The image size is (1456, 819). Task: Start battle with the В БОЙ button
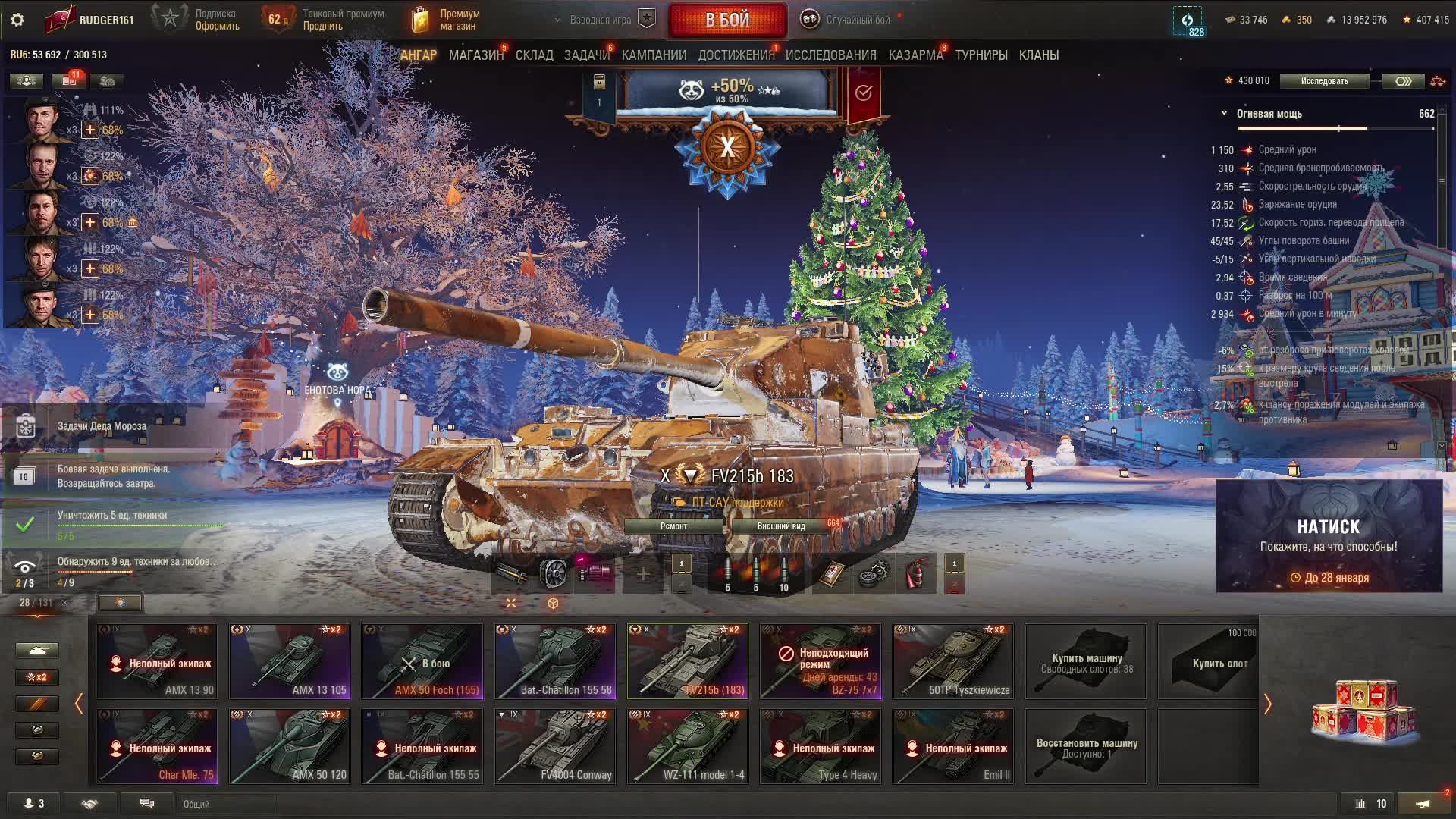point(727,20)
